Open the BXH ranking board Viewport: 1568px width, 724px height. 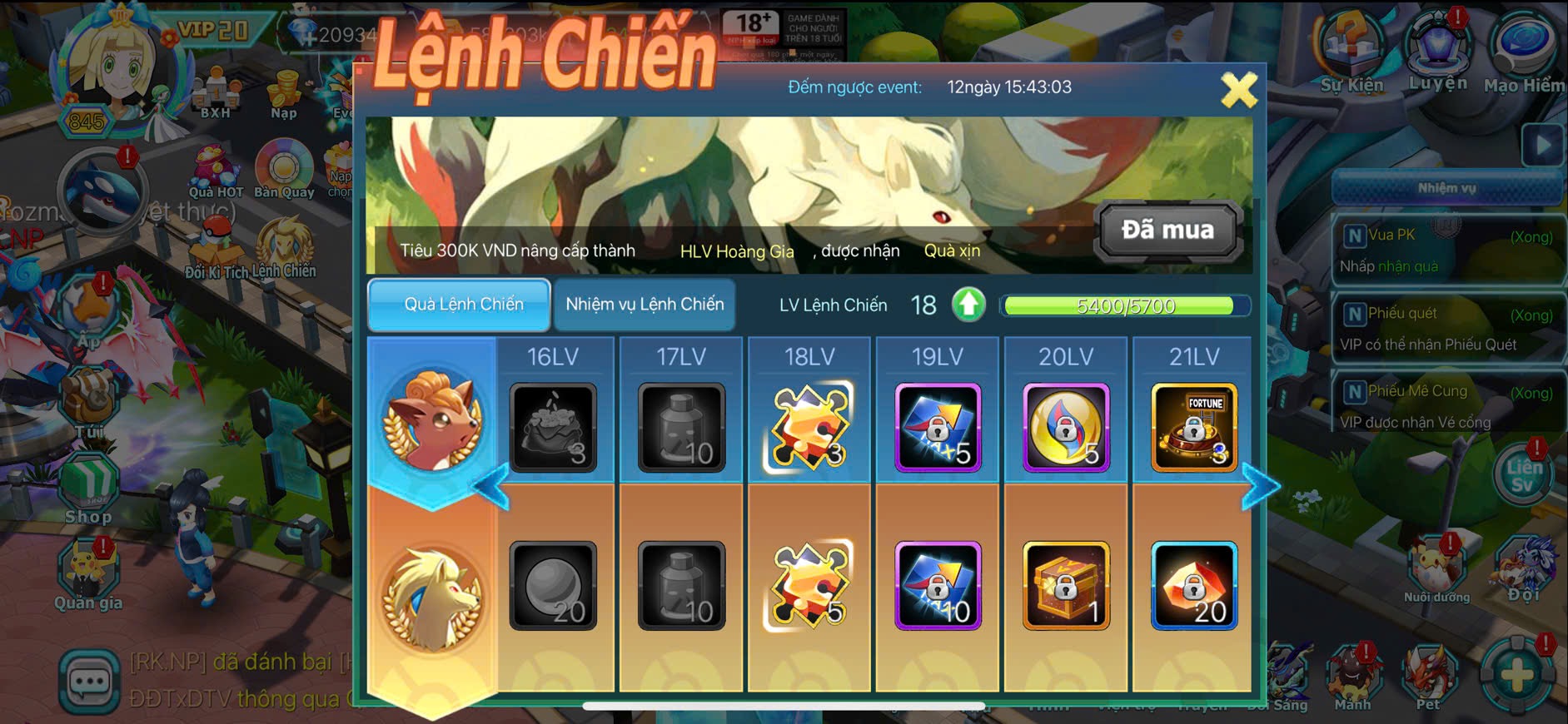click(216, 93)
